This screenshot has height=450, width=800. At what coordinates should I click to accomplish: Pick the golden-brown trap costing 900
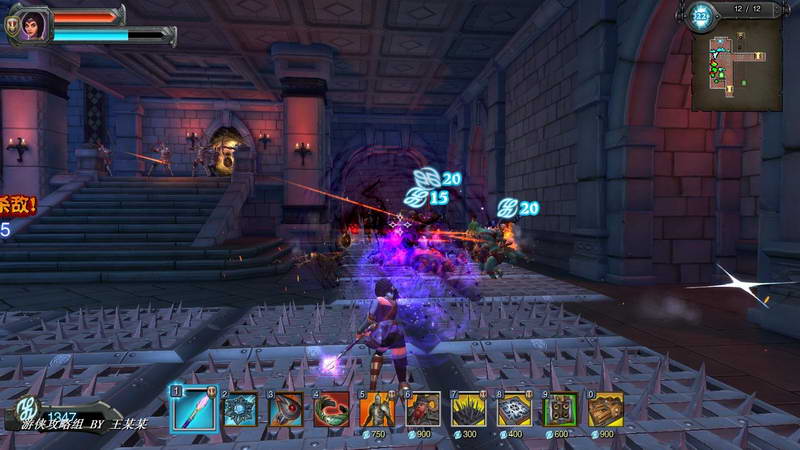click(606, 409)
